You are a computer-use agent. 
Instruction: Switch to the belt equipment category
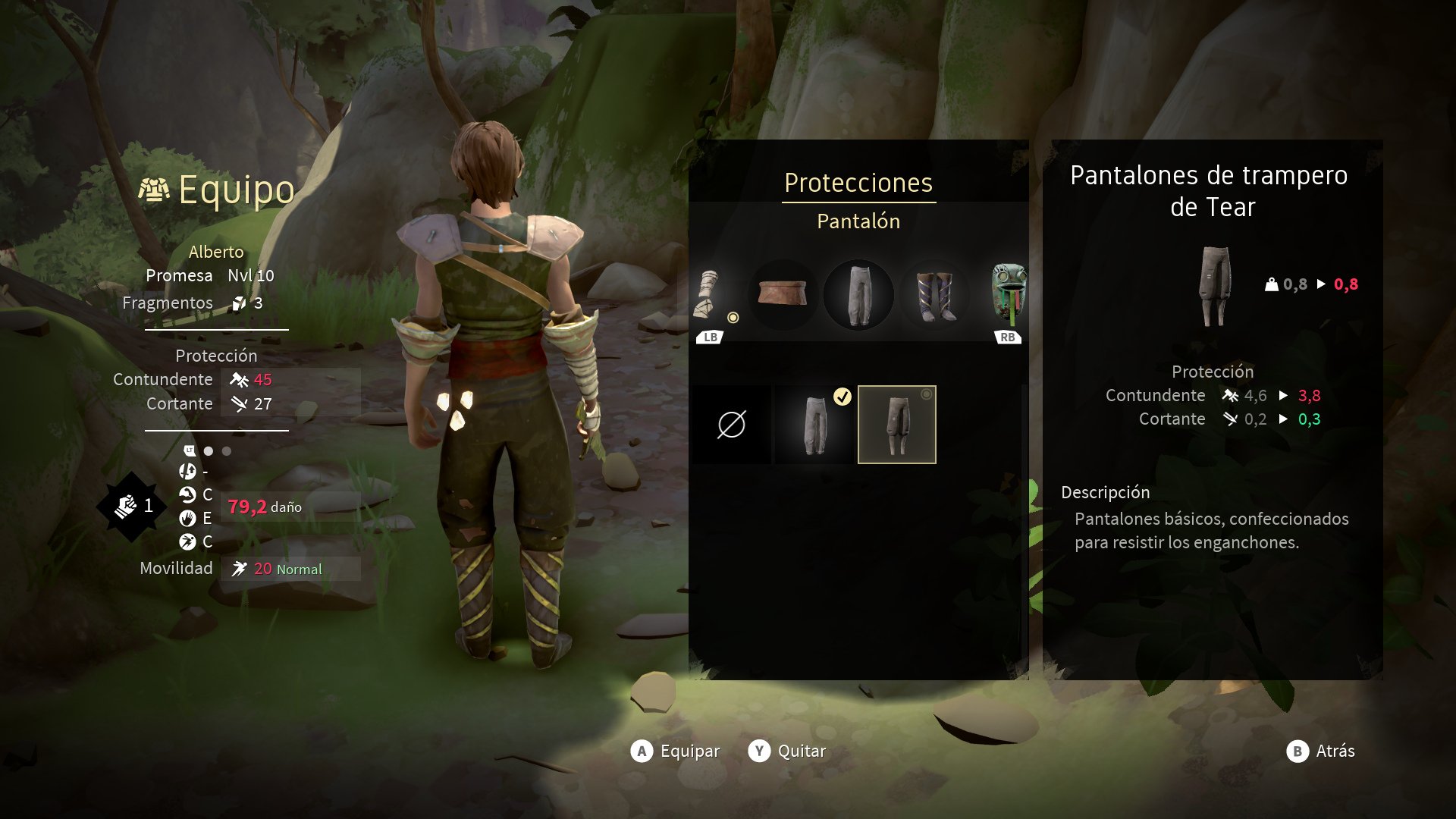pos(783,295)
